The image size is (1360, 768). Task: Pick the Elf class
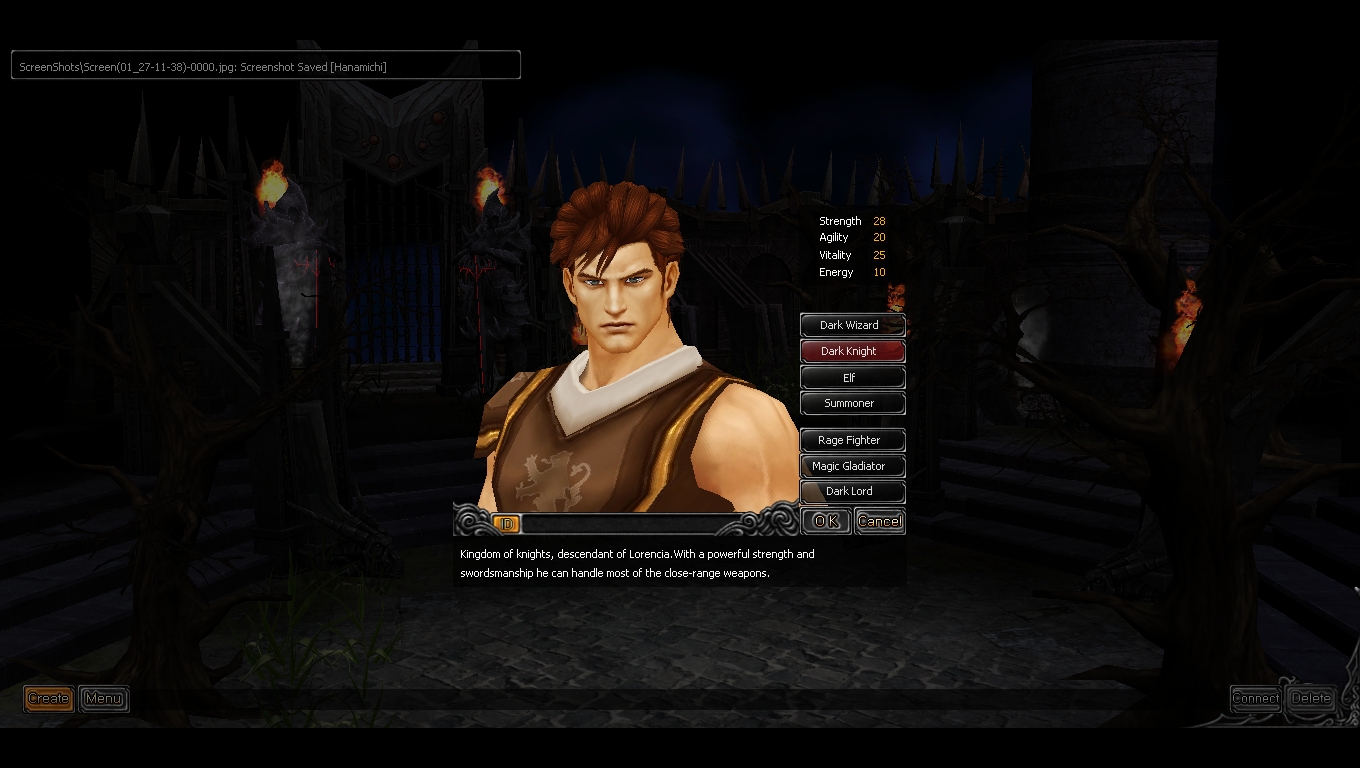click(x=852, y=377)
